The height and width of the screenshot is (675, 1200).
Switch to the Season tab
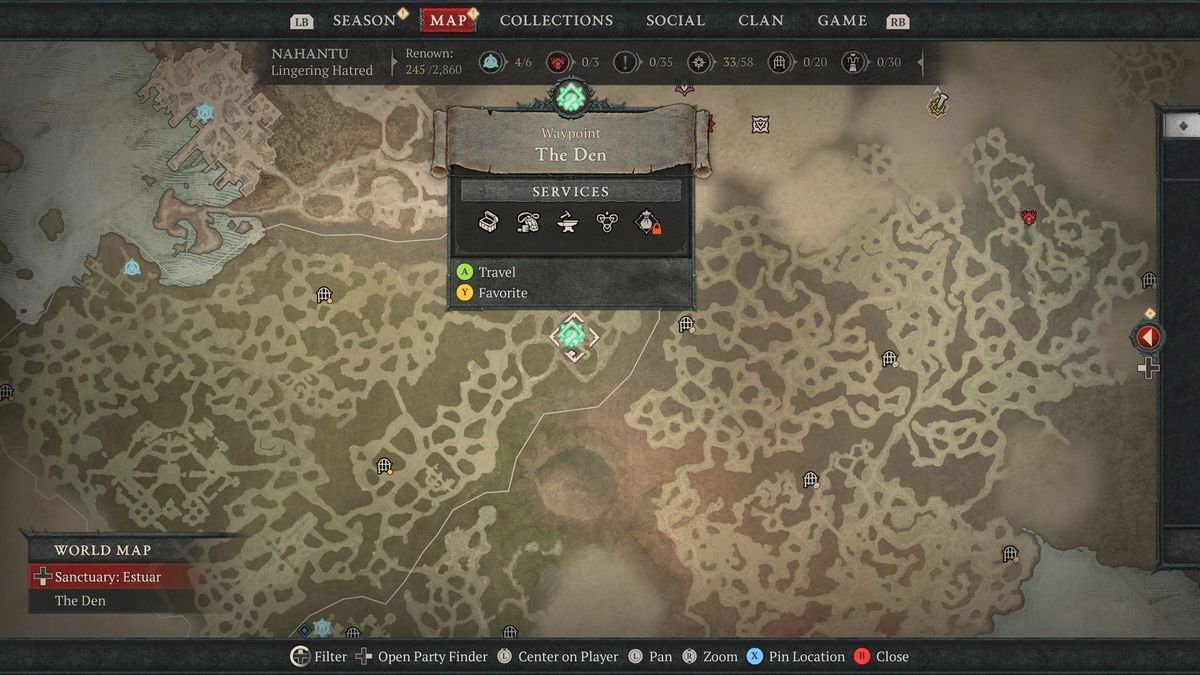[364, 20]
